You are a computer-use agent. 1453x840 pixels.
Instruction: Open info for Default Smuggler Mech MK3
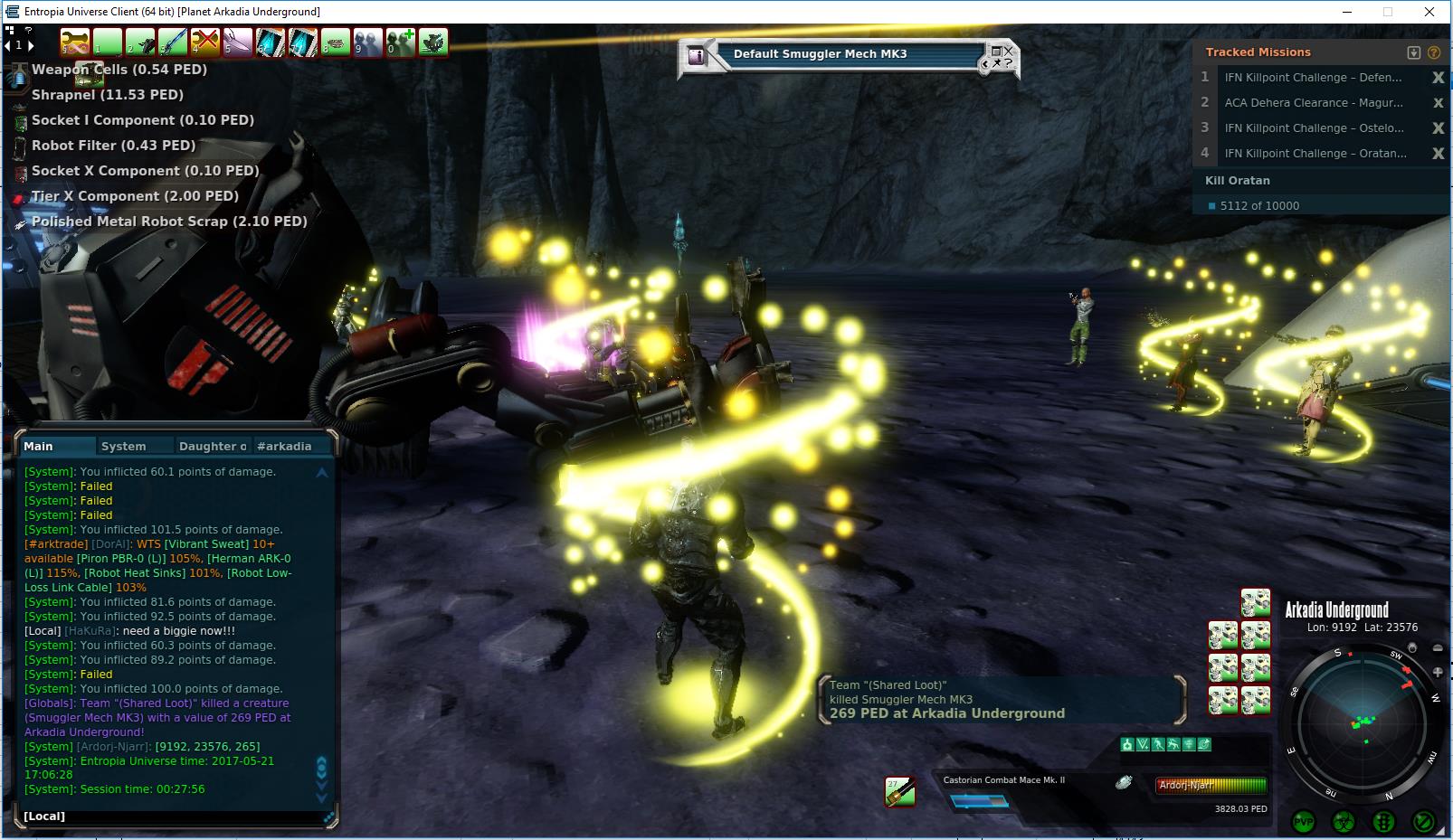[697, 55]
